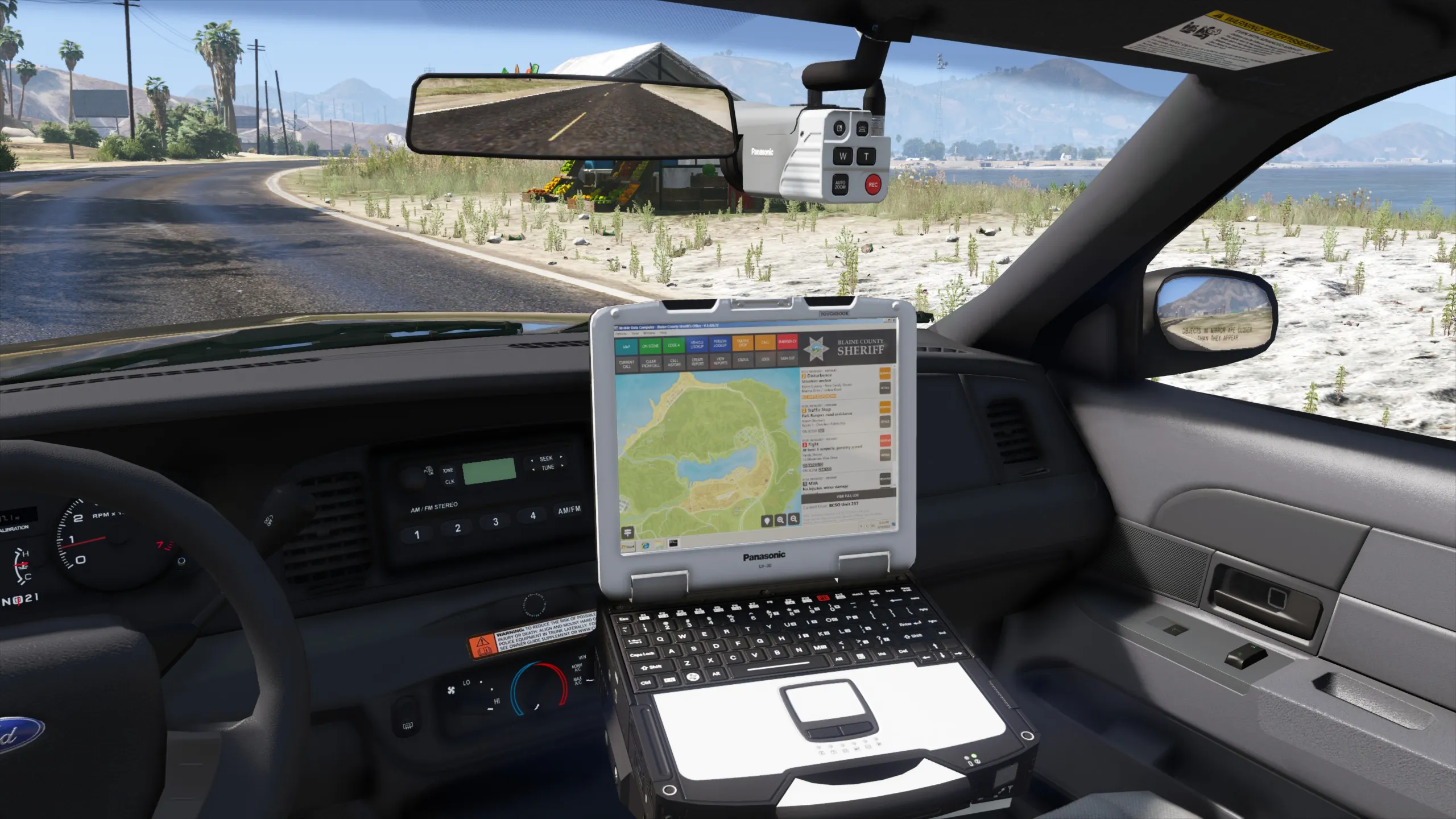Open VIEW FULL LOG bar
Viewport: 1456px width, 819px height.
847,496
